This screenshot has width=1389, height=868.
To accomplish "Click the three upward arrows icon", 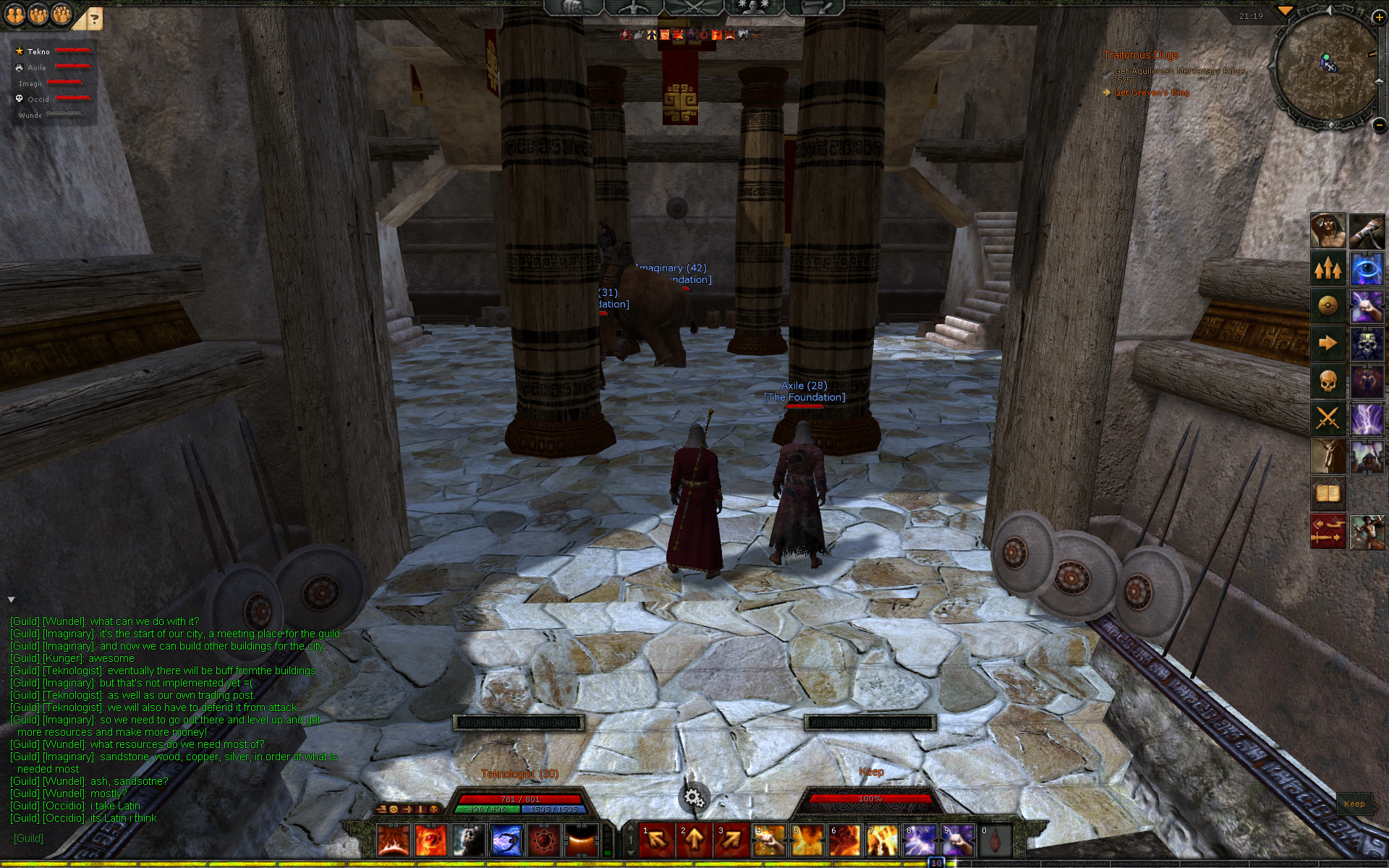I will 1328,268.
